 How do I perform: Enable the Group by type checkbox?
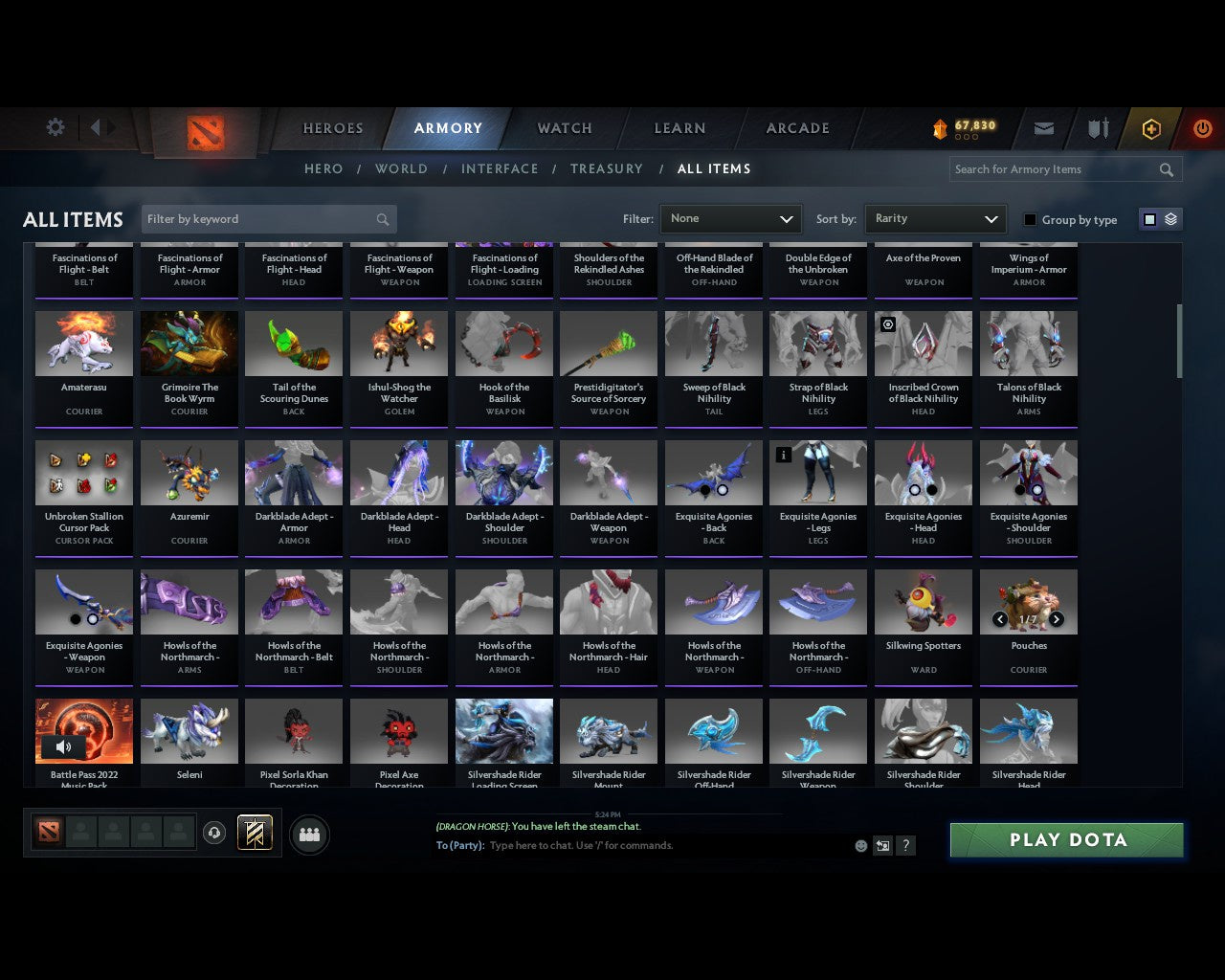[1030, 219]
